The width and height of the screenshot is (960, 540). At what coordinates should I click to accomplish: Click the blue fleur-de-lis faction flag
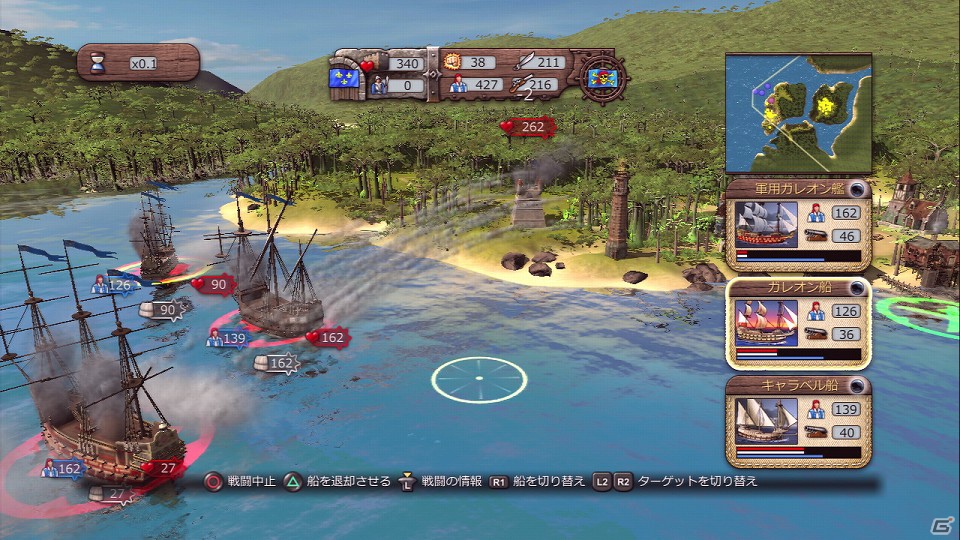tap(343, 77)
